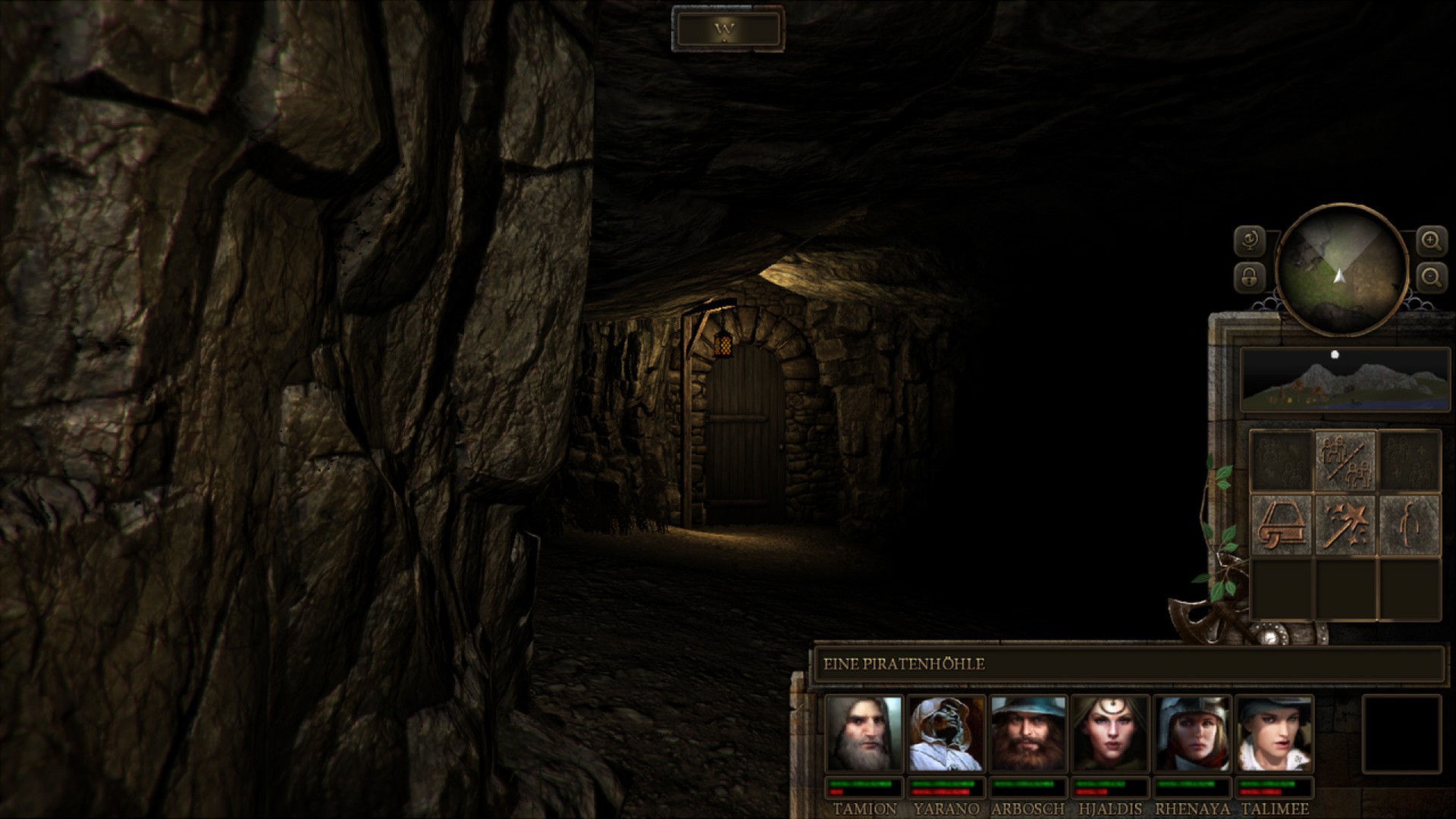Click the circular minimap
Screen dimensions: 1456x819
click(1341, 269)
